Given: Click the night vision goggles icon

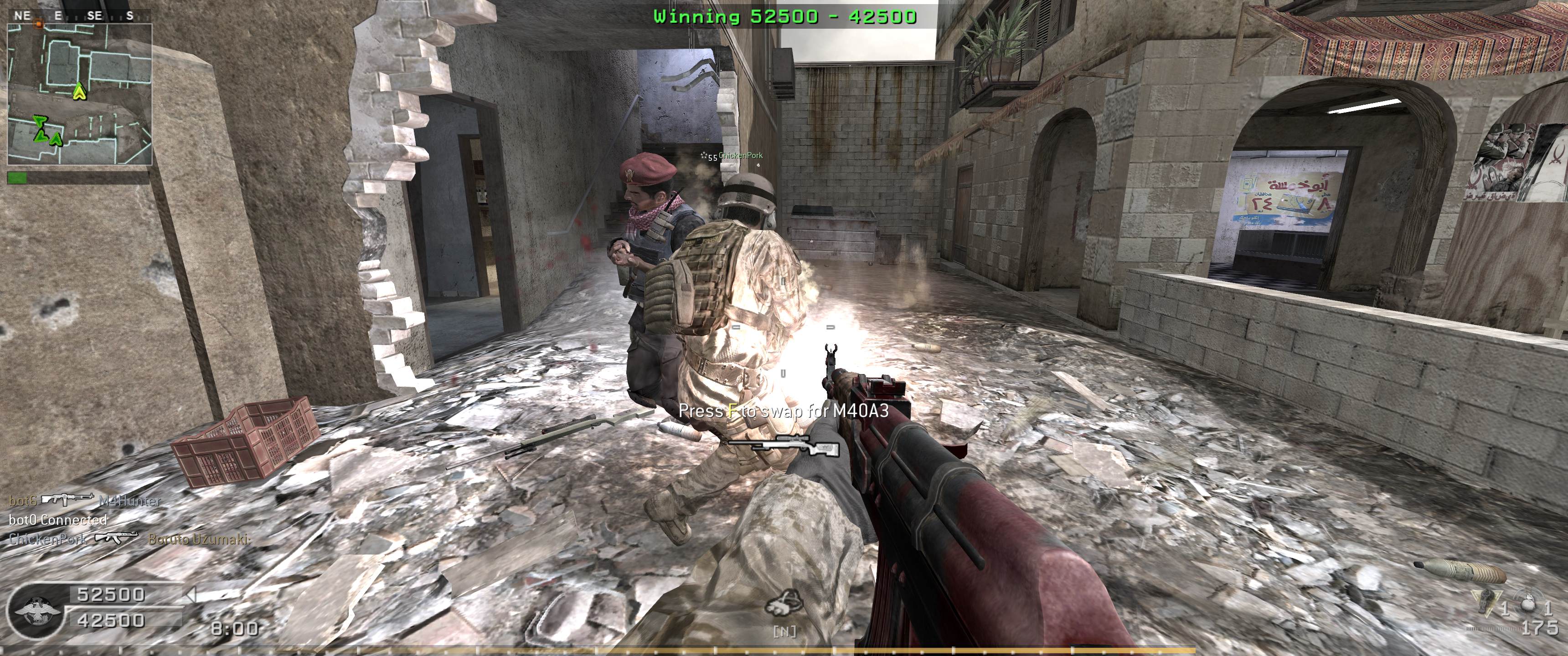Looking at the screenshot, I should [x=784, y=603].
